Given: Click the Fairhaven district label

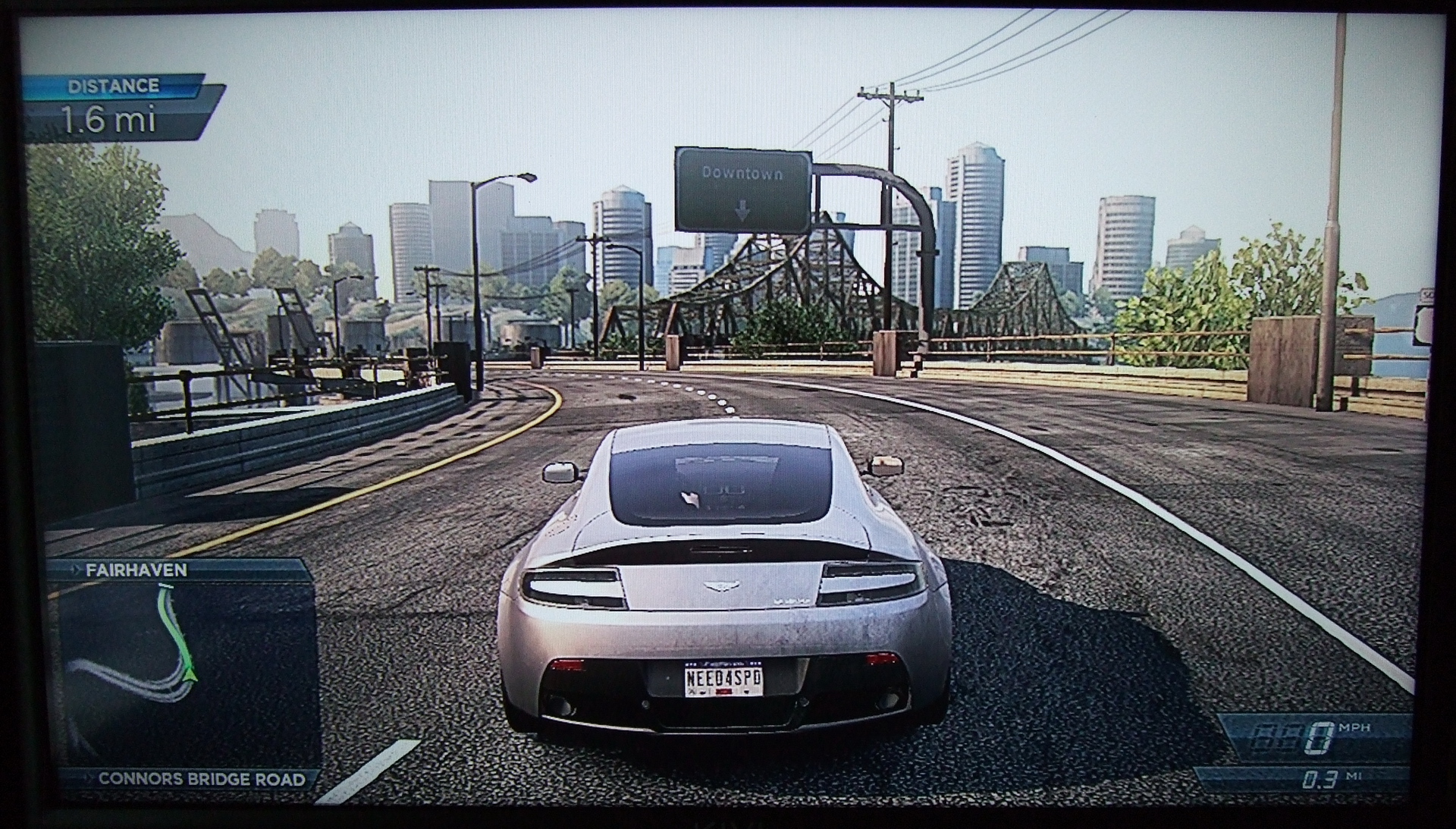Looking at the screenshot, I should point(136,570).
